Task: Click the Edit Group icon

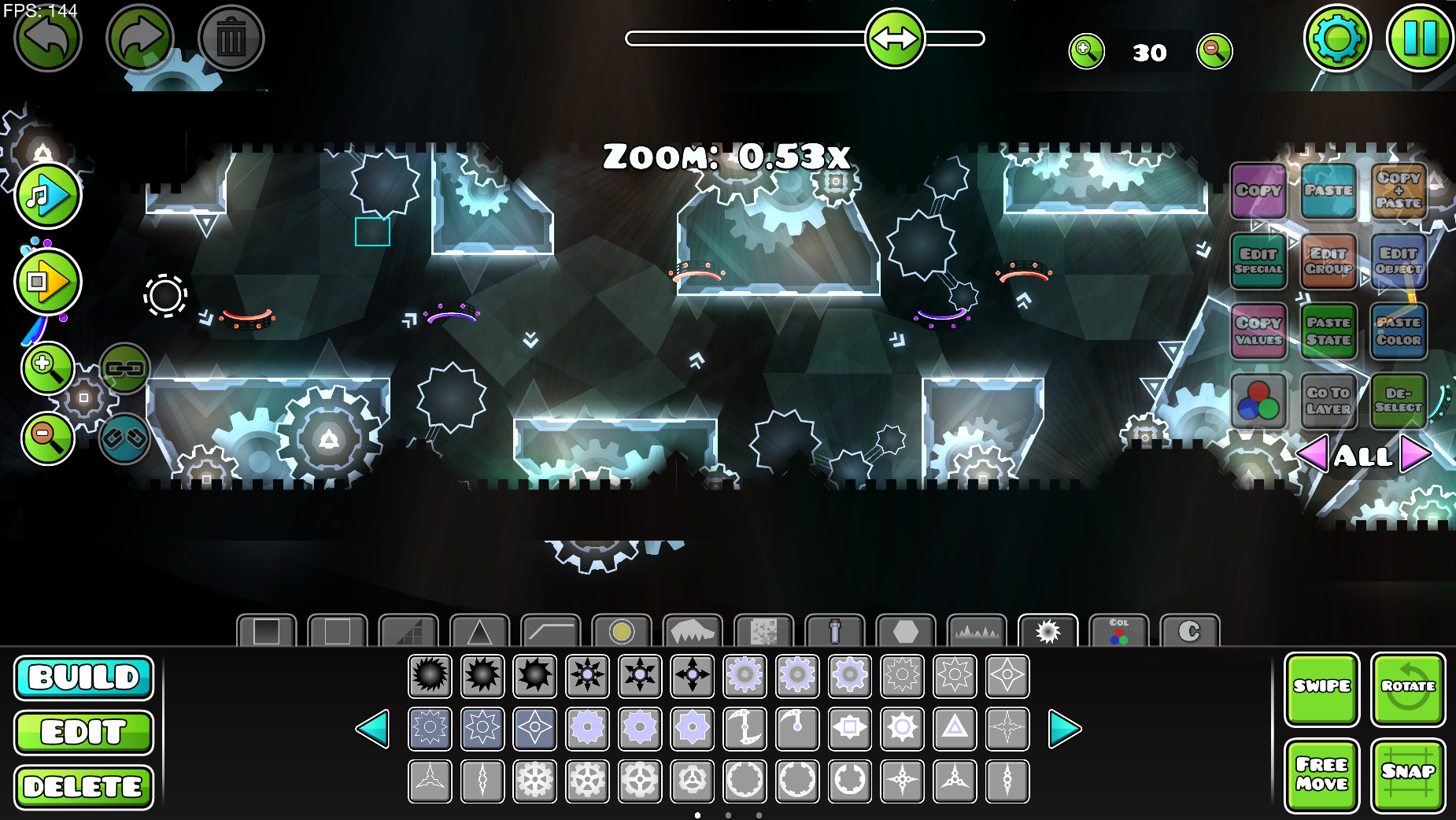Action: [1329, 262]
